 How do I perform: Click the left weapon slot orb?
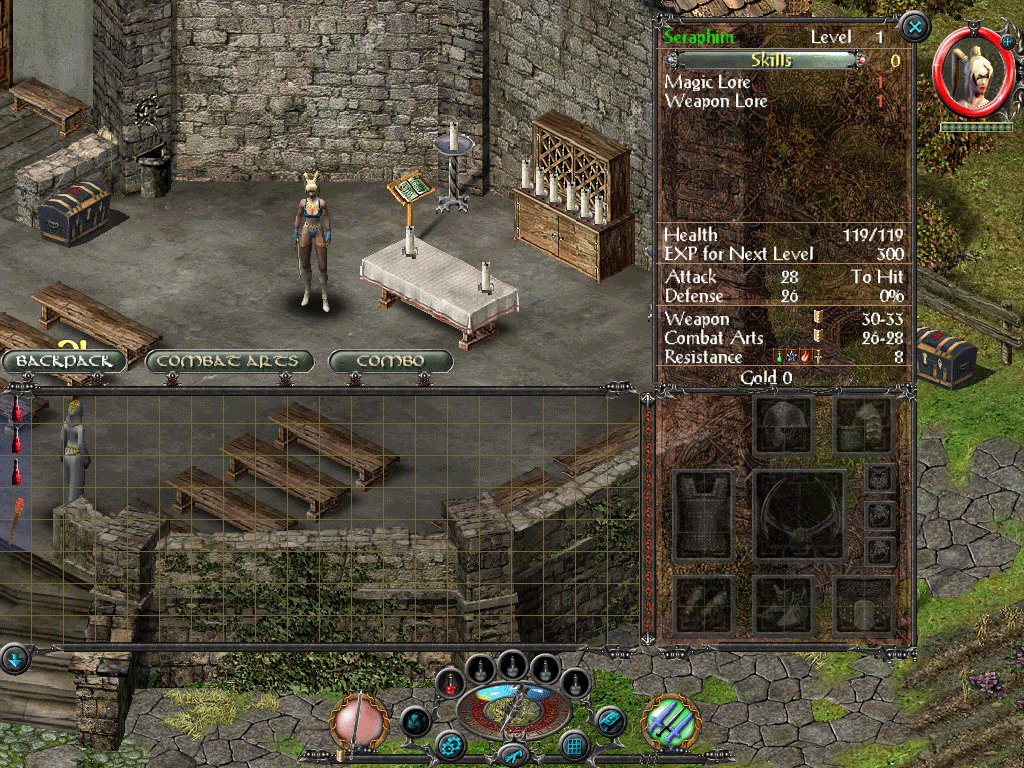(x=360, y=722)
